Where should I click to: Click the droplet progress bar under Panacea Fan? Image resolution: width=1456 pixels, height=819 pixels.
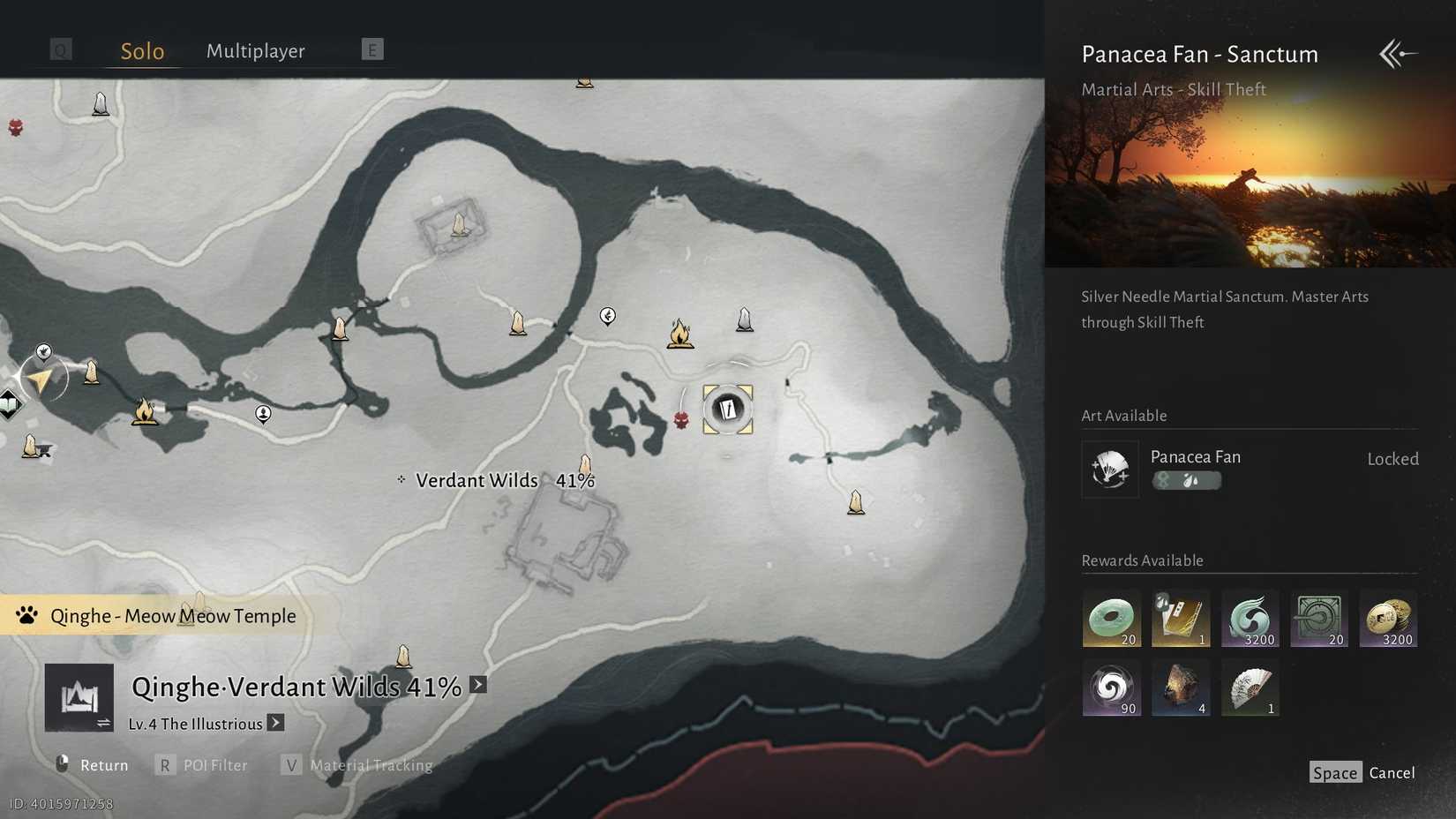coord(1187,480)
